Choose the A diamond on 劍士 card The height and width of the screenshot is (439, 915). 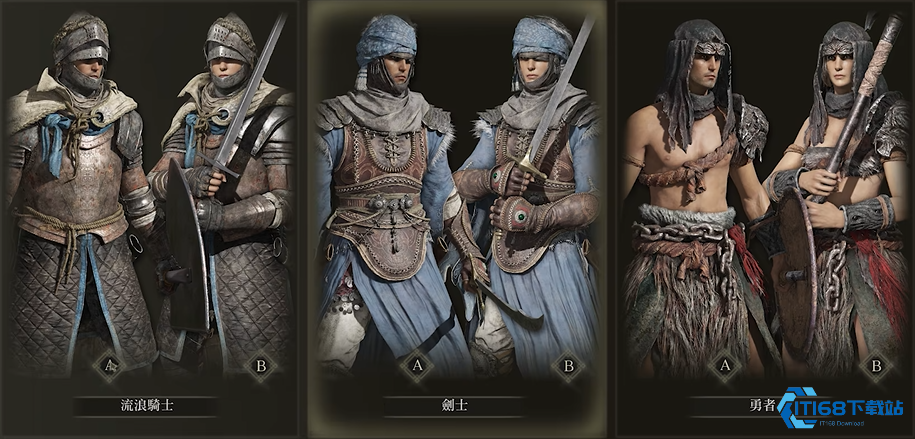416,367
